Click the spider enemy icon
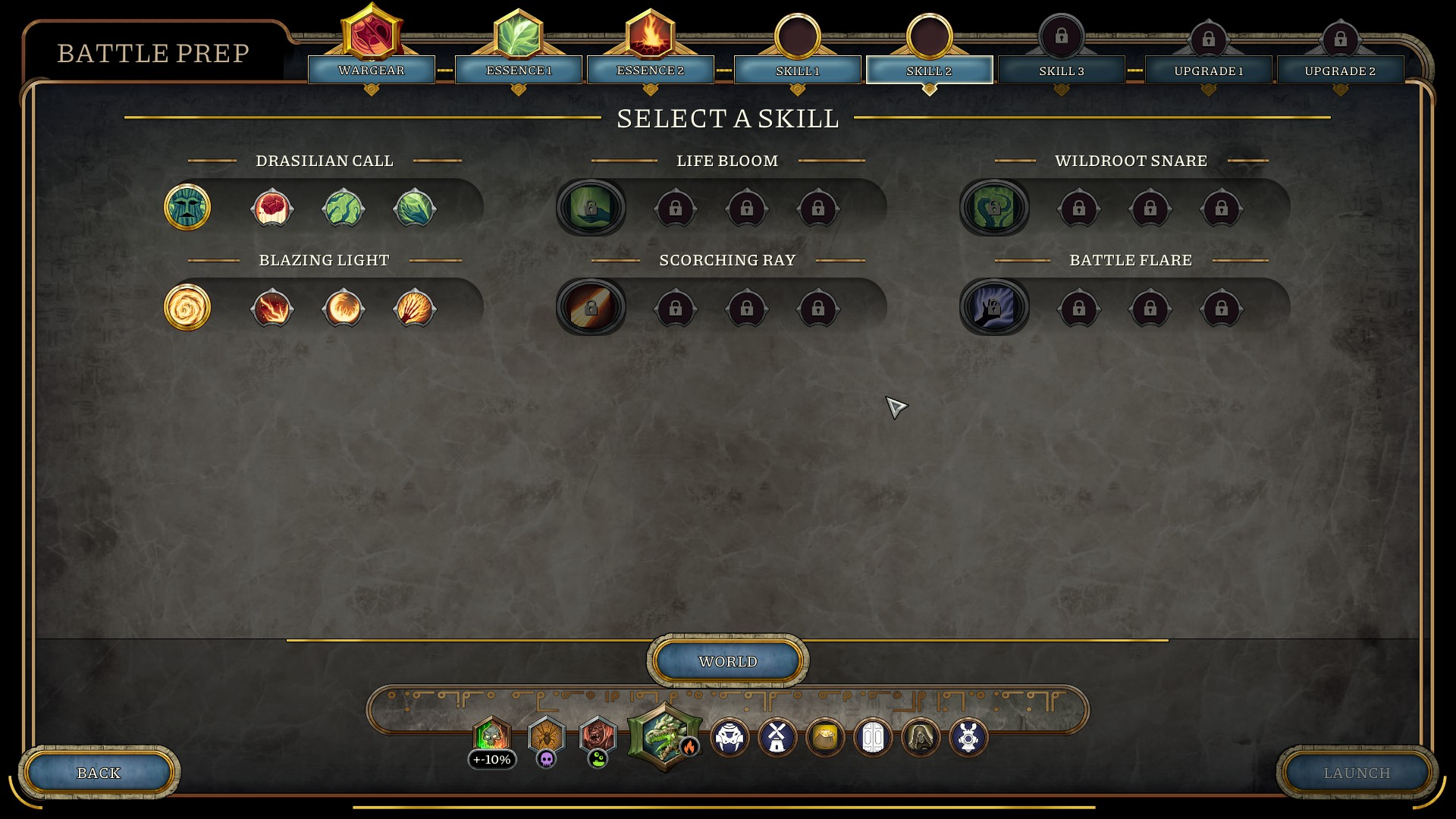This screenshot has height=819, width=1456. pos(546,735)
